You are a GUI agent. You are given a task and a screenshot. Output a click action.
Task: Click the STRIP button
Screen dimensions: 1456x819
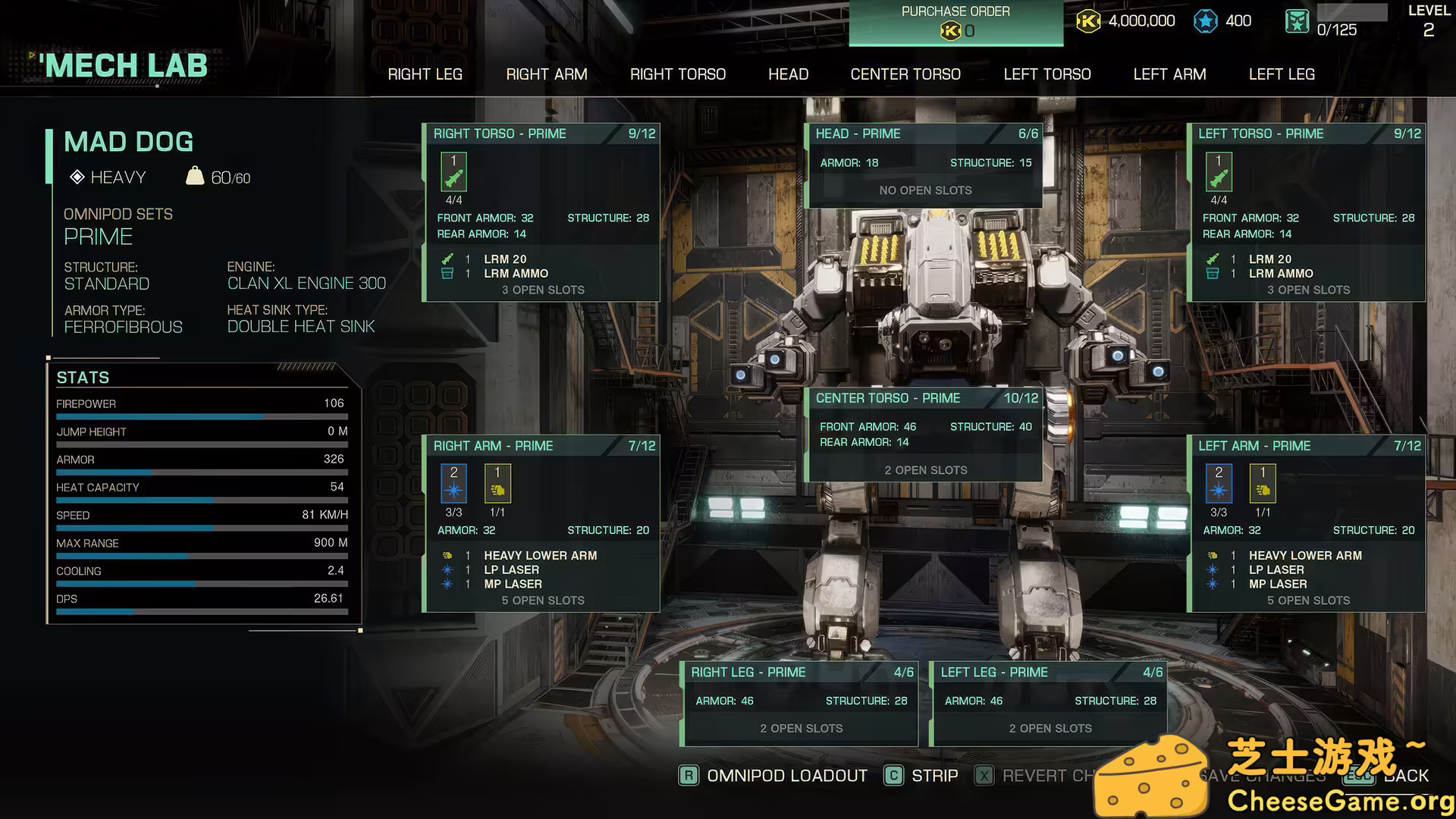(936, 775)
